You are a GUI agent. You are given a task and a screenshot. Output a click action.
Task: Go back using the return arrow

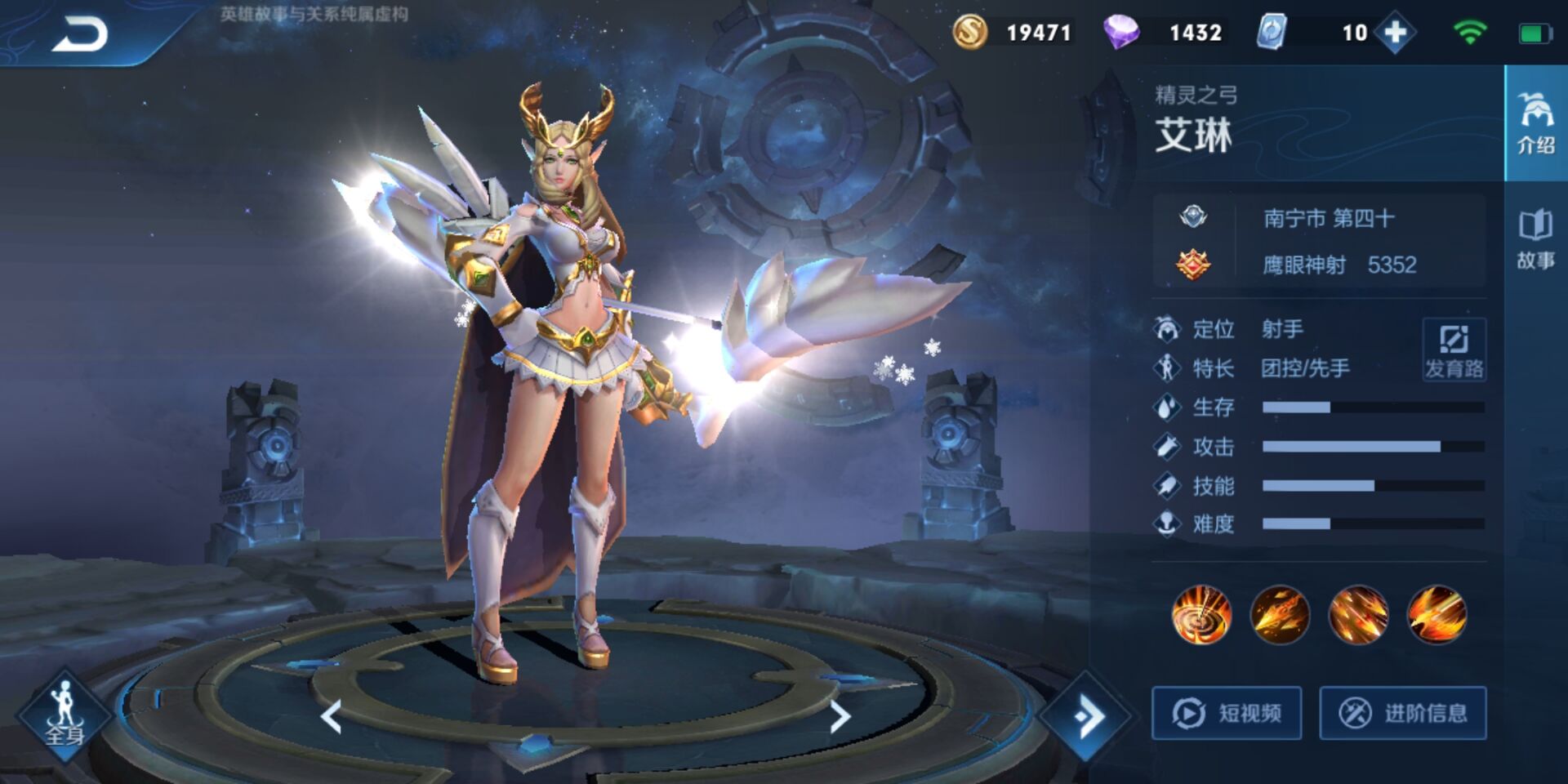[80, 35]
